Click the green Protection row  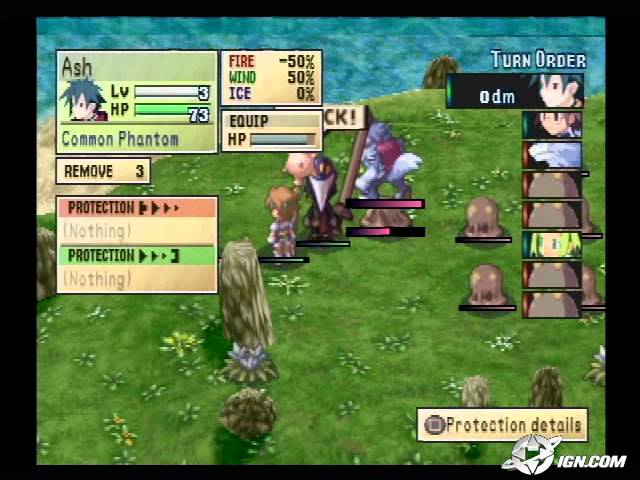click(x=137, y=254)
